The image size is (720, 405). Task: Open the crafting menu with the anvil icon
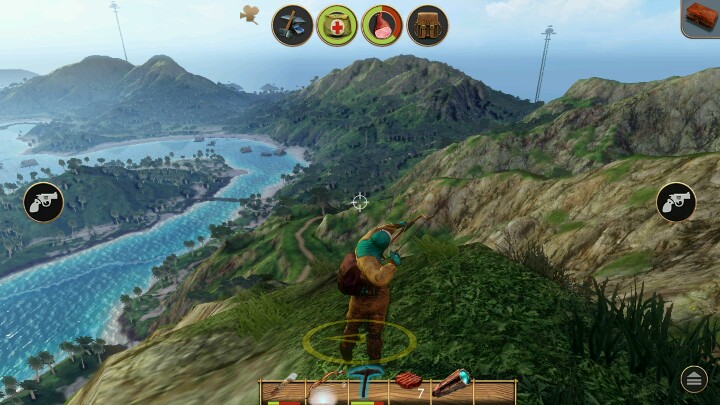[x=293, y=25]
